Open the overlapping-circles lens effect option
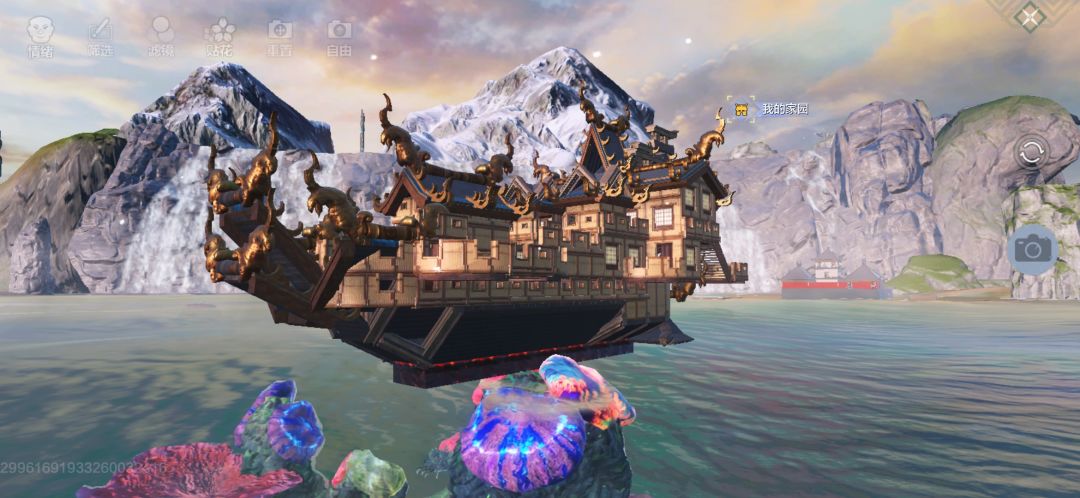This screenshot has height=498, width=1080. point(160,36)
